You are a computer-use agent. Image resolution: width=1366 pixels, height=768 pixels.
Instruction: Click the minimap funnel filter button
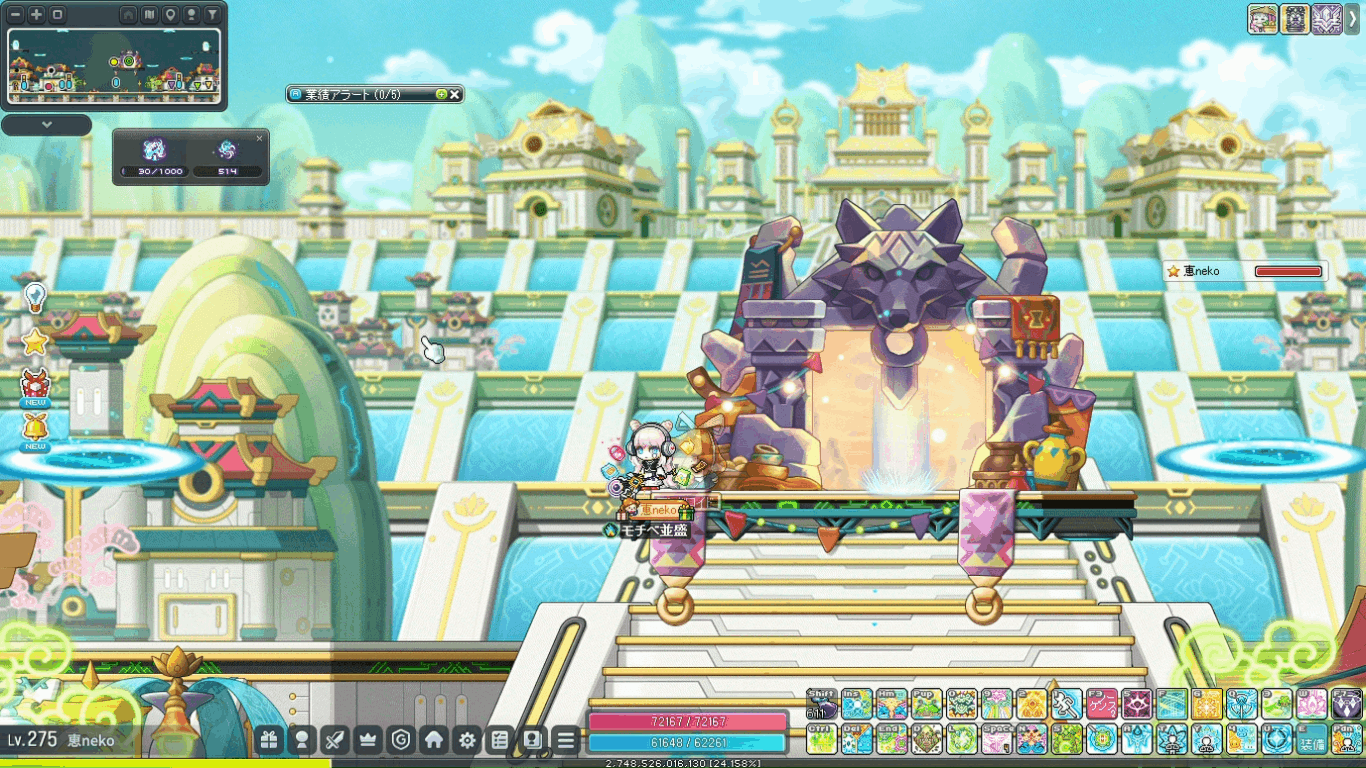click(213, 15)
